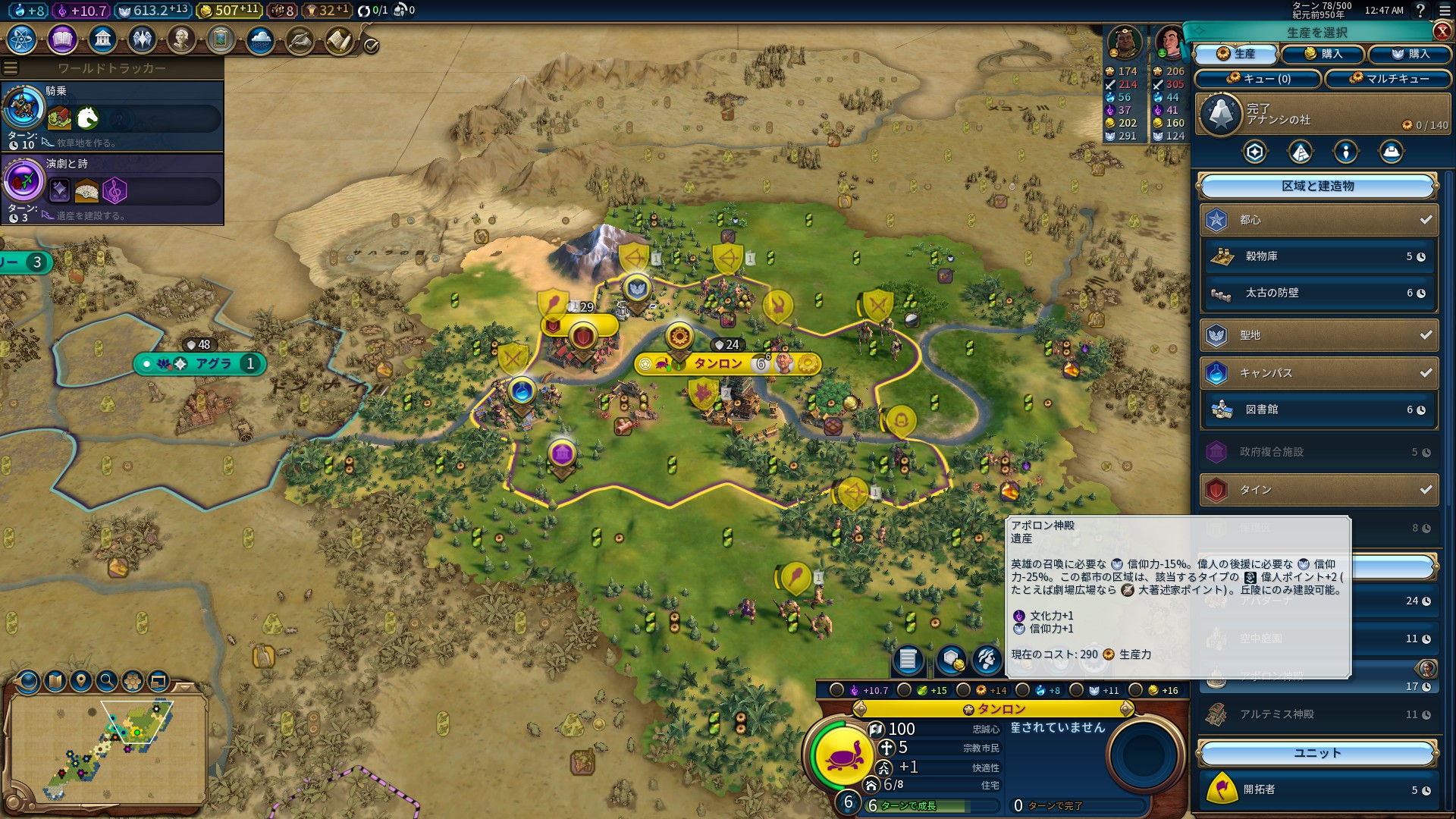
Task: Select アルテミス神殿 wonder to build
Action: coord(1319,714)
